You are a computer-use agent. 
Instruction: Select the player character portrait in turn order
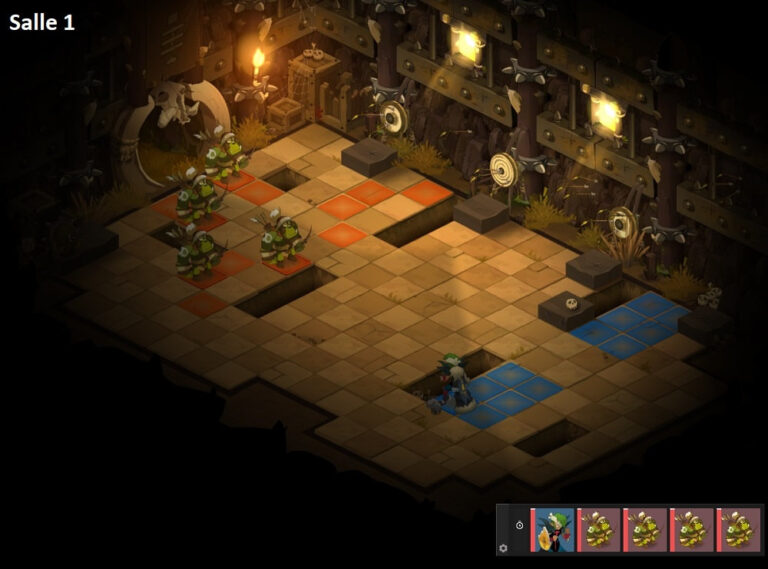[x=554, y=529]
